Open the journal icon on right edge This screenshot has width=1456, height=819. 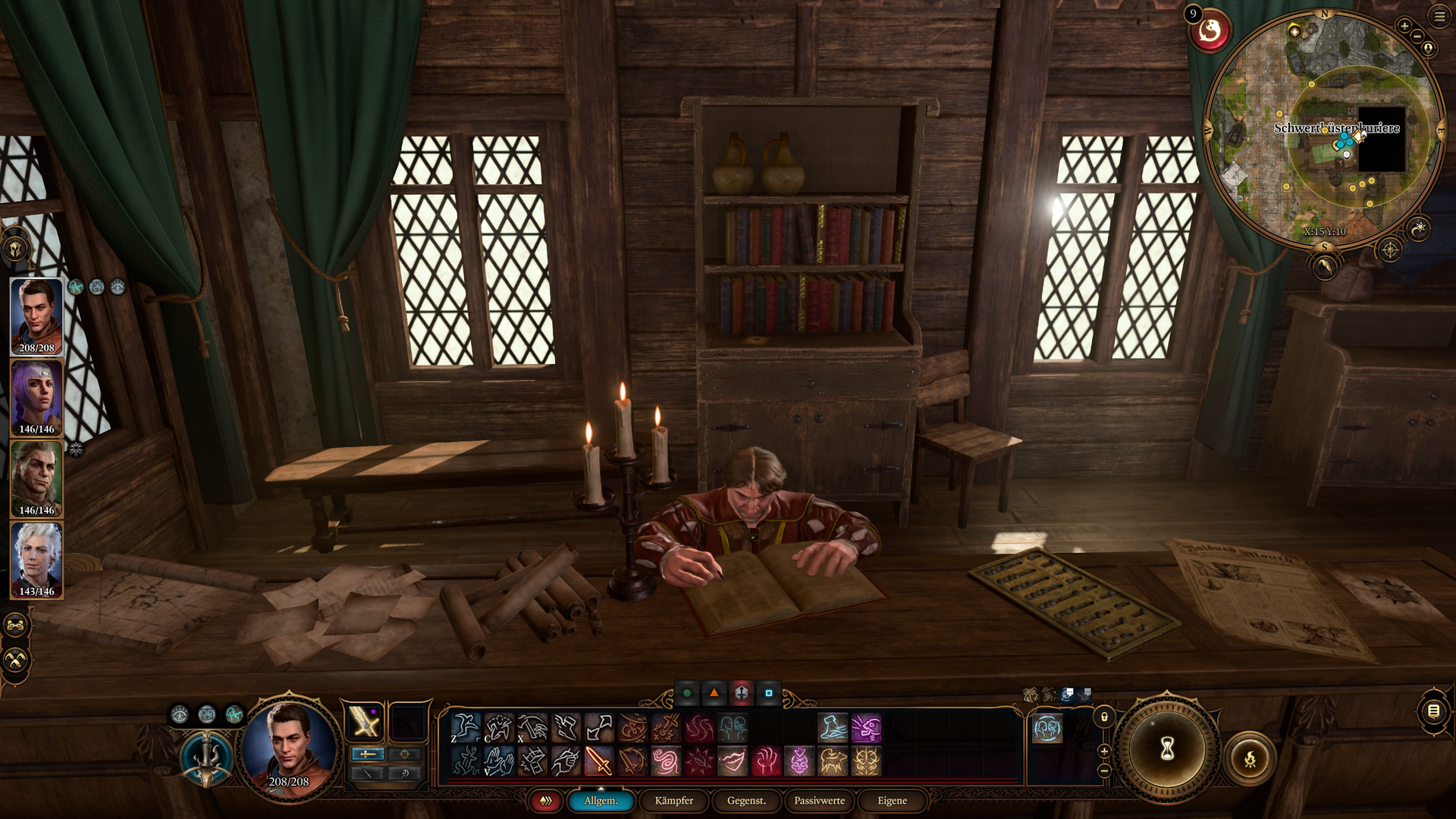pyautogui.click(x=1433, y=711)
